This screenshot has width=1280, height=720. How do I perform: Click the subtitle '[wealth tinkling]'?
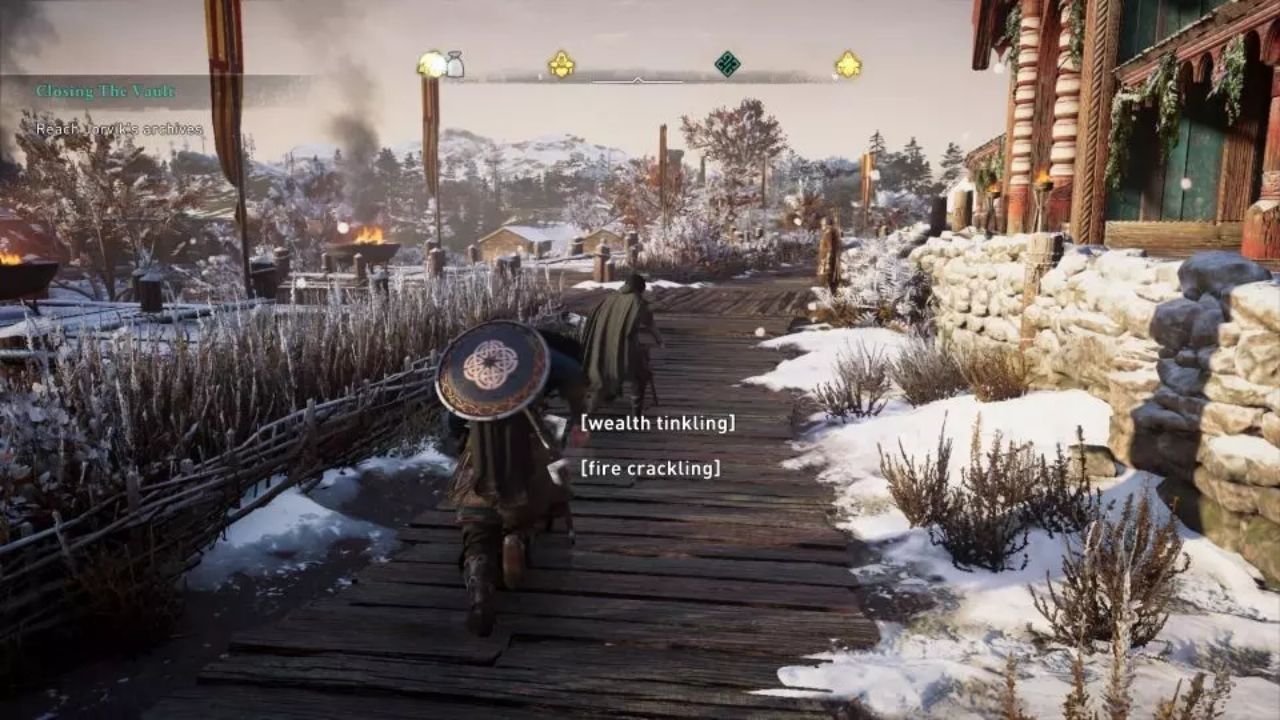coord(660,425)
